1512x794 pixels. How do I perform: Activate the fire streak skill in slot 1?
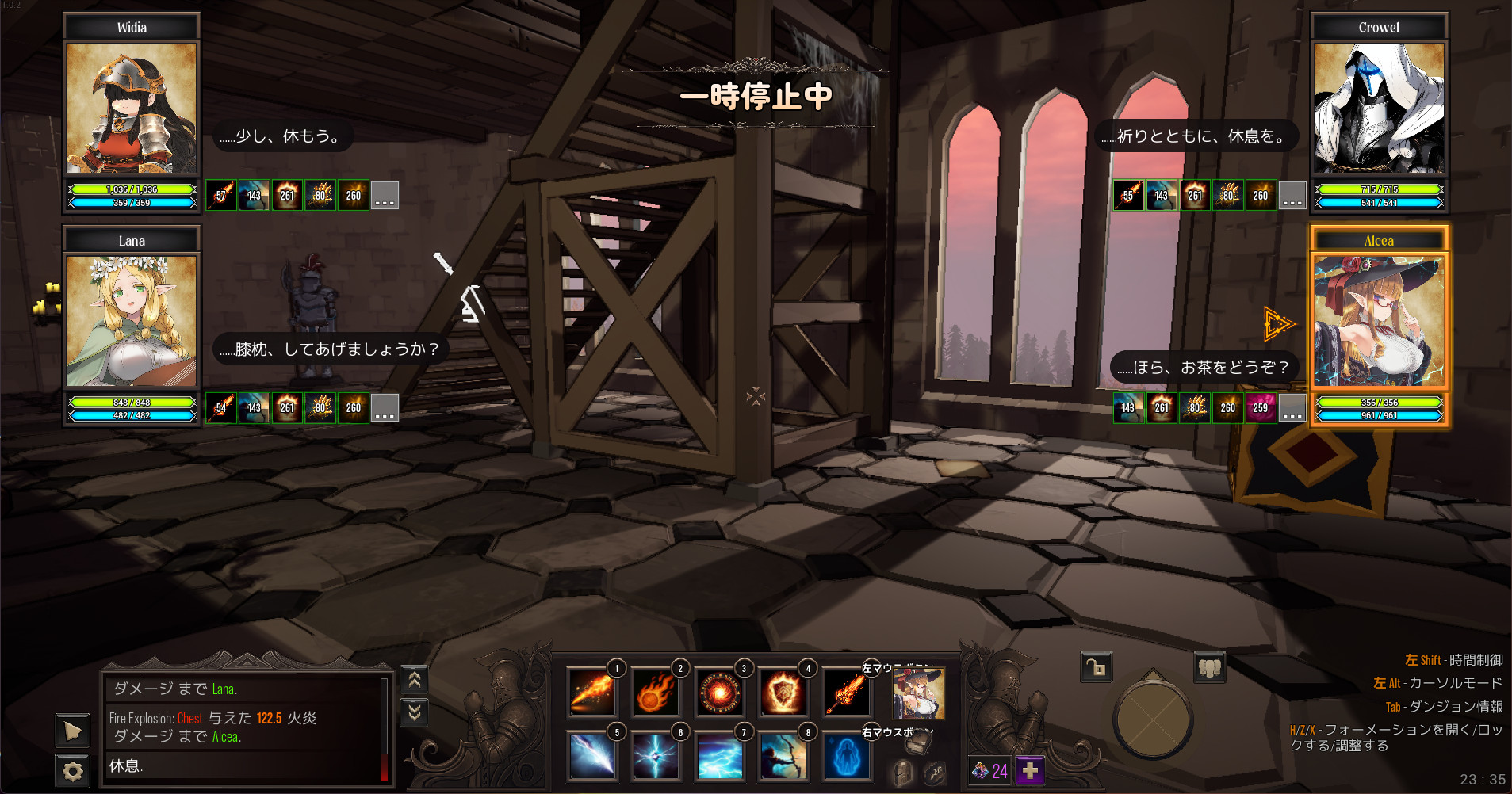[x=591, y=693]
